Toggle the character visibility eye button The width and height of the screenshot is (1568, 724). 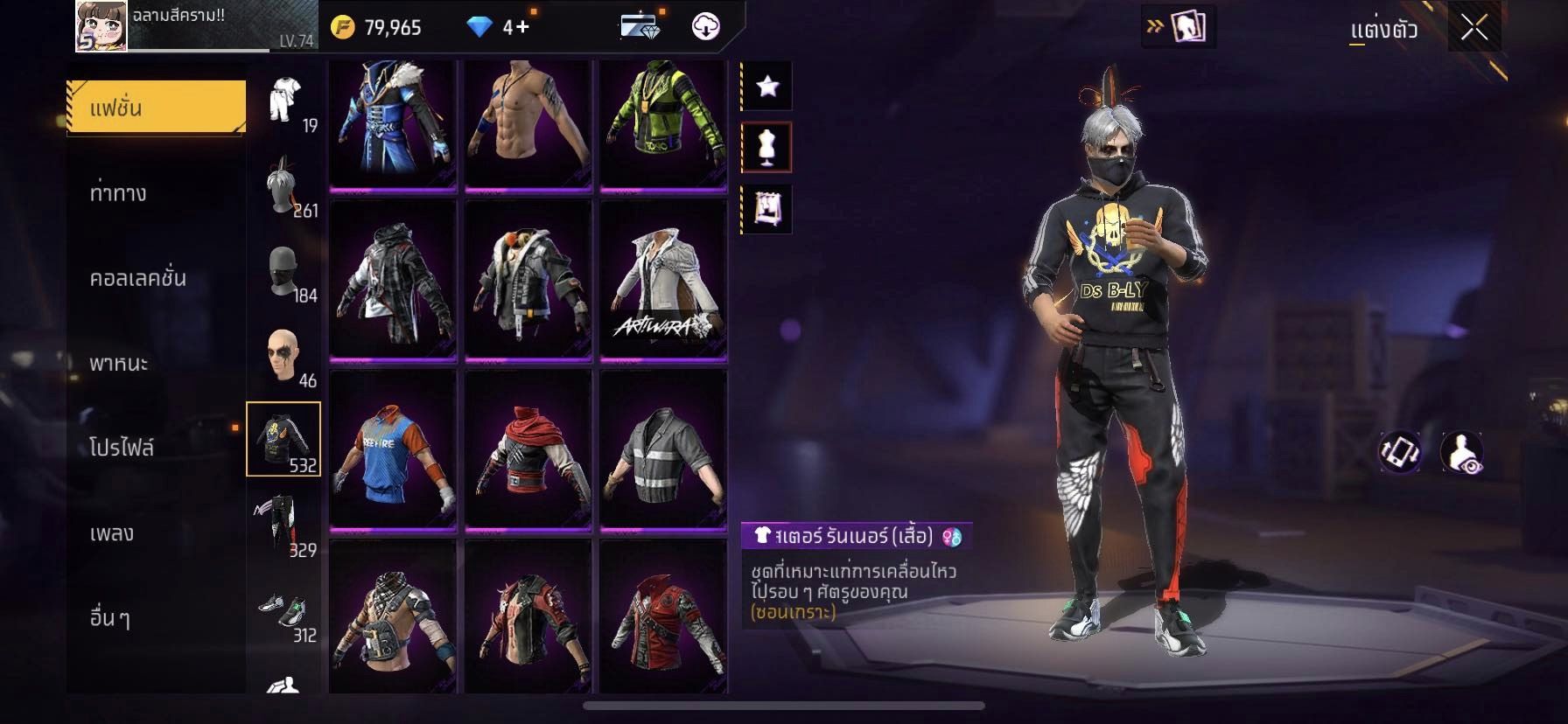click(x=1462, y=452)
